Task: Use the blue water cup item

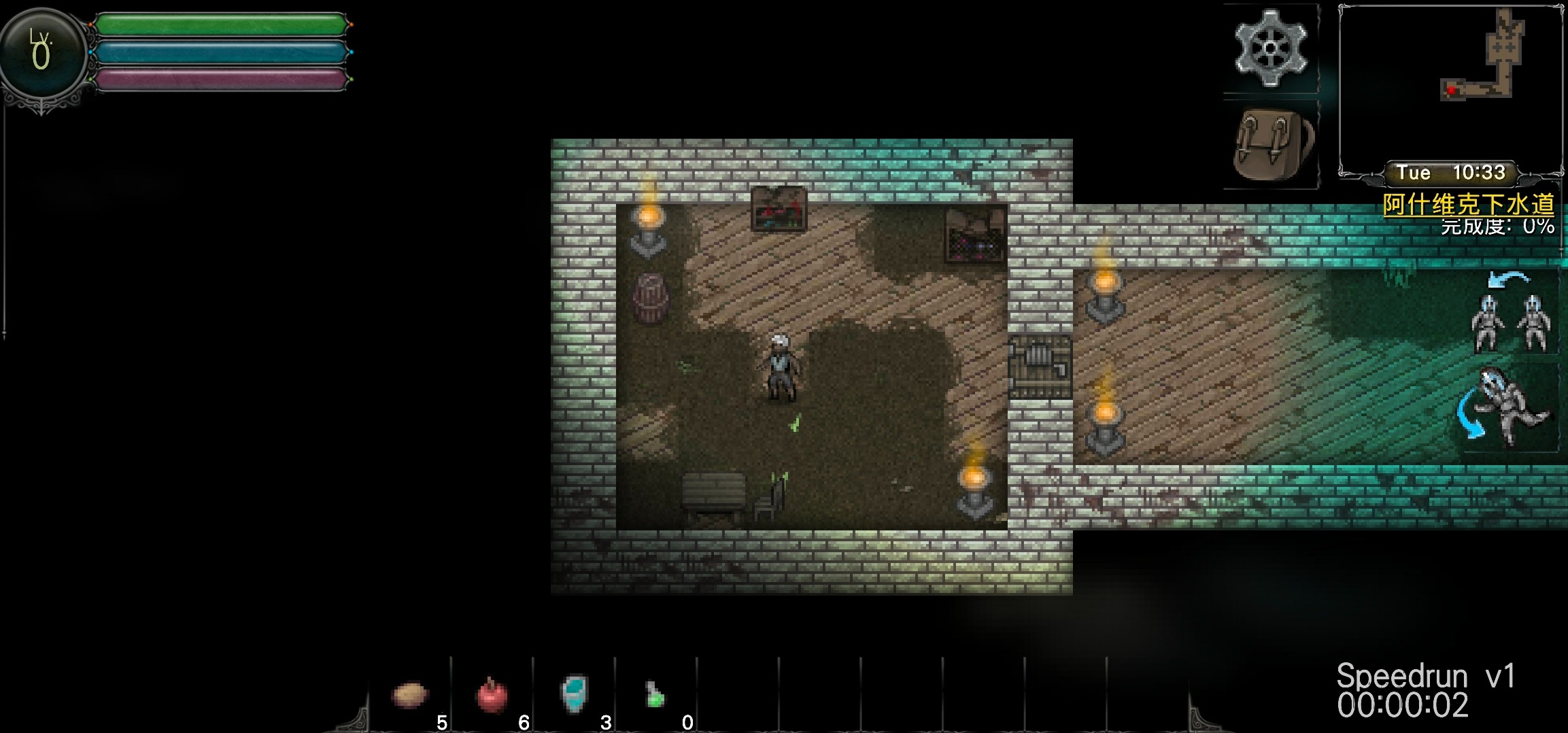Action: click(575, 694)
